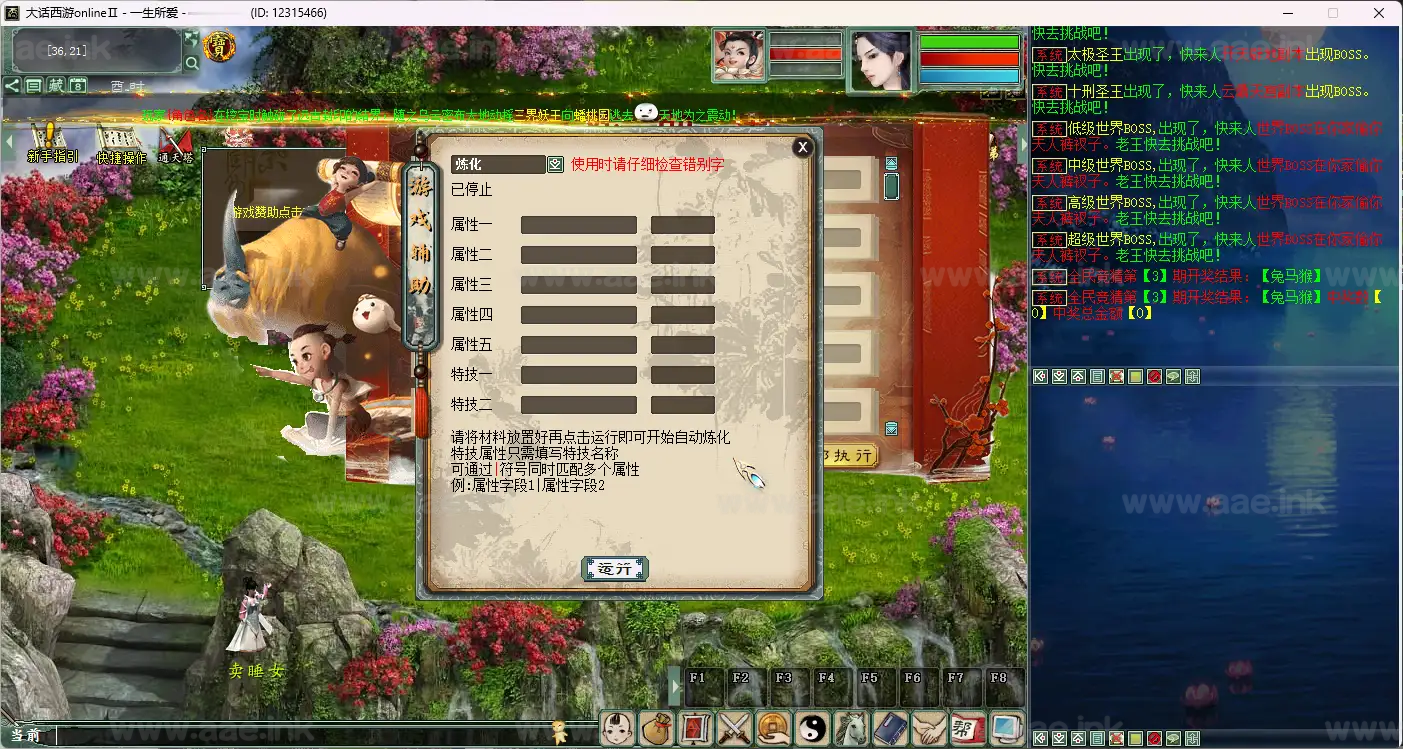Click the 属性一 input field
The width and height of the screenshot is (1403, 749).
pyautogui.click(x=580, y=224)
